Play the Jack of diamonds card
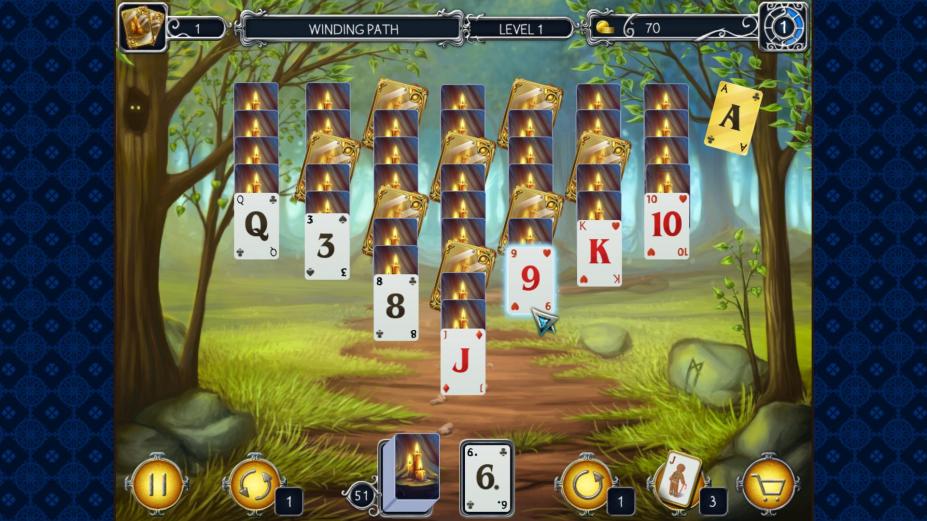 pos(463,362)
